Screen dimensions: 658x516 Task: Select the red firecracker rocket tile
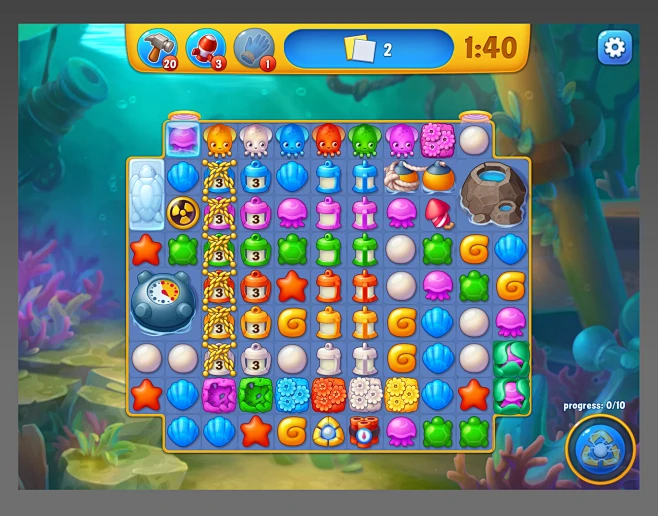click(x=437, y=212)
